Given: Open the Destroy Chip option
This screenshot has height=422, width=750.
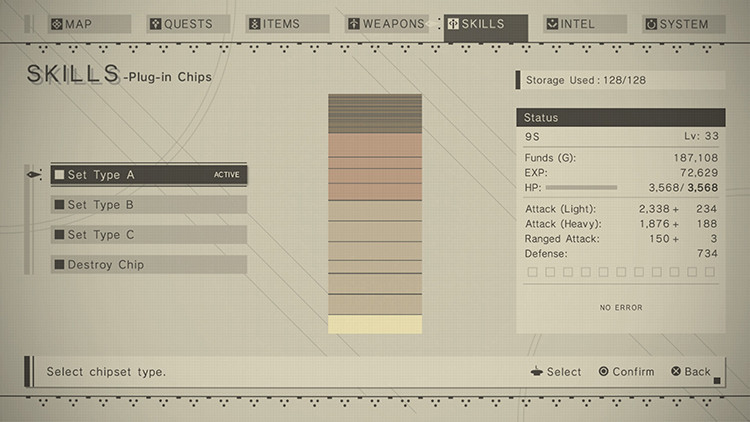Looking at the screenshot, I should coord(148,265).
